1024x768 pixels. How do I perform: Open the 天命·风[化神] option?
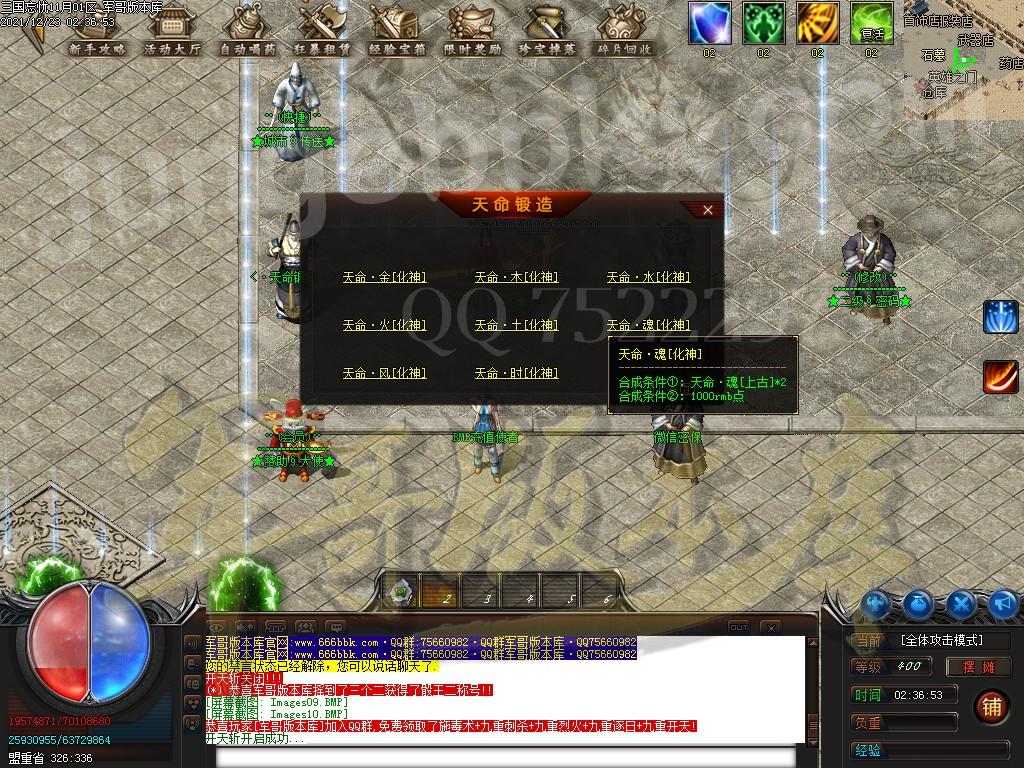tap(384, 373)
